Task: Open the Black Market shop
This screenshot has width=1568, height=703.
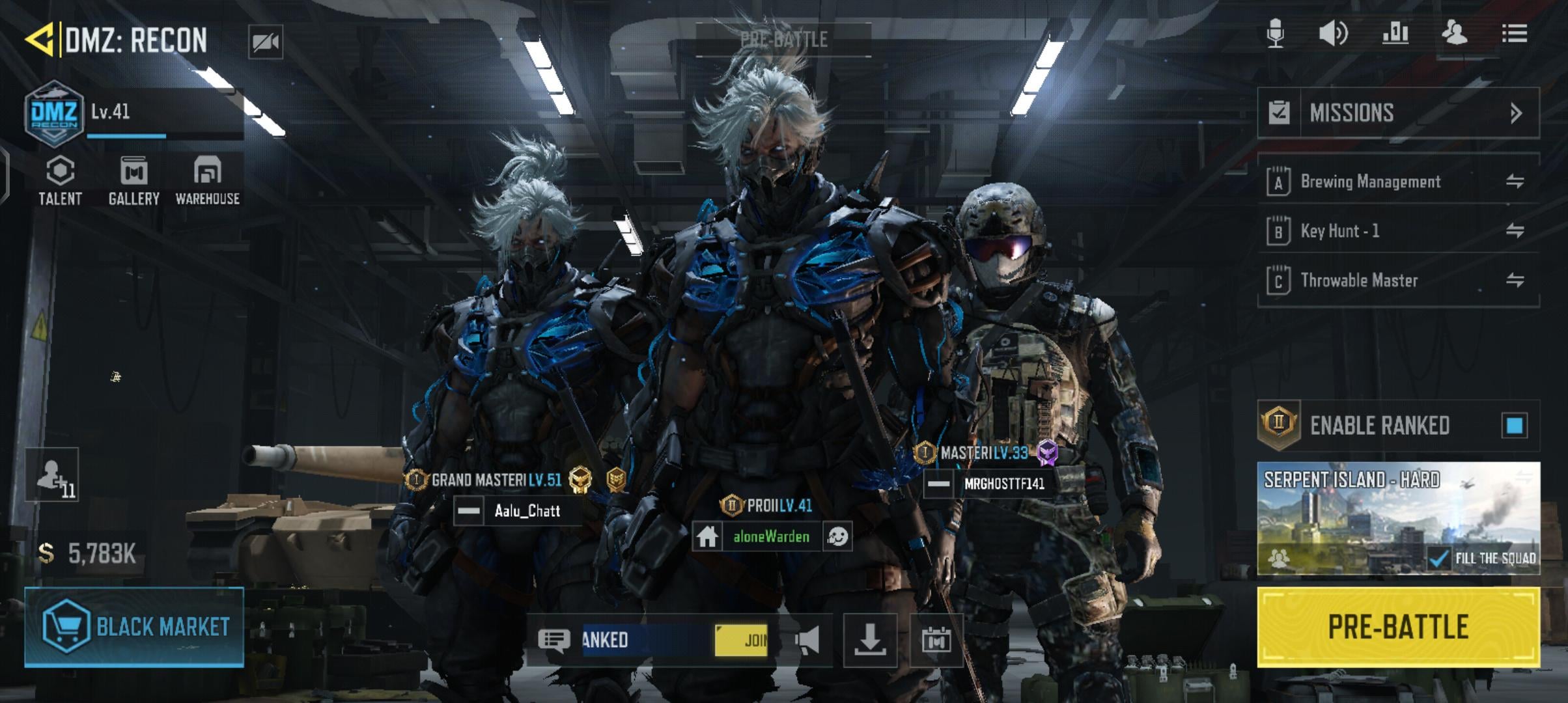Action: (134, 627)
